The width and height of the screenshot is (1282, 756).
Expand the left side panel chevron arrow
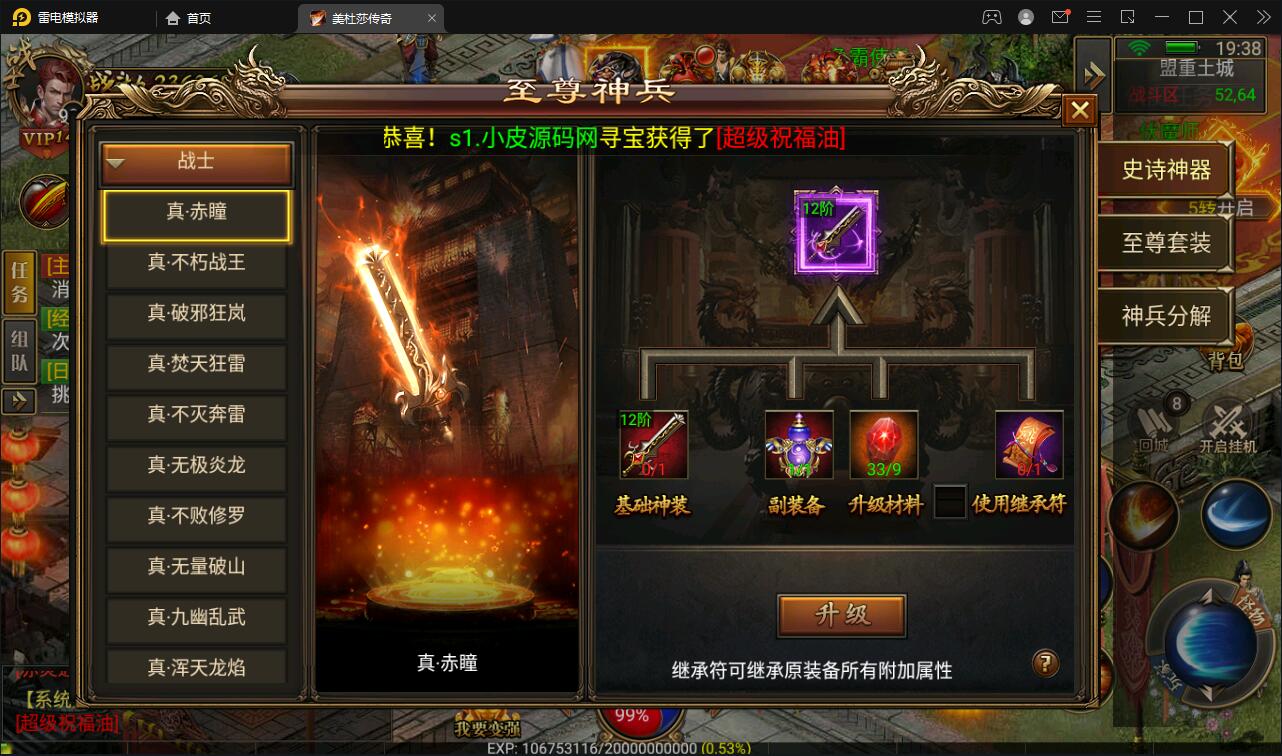click(19, 403)
